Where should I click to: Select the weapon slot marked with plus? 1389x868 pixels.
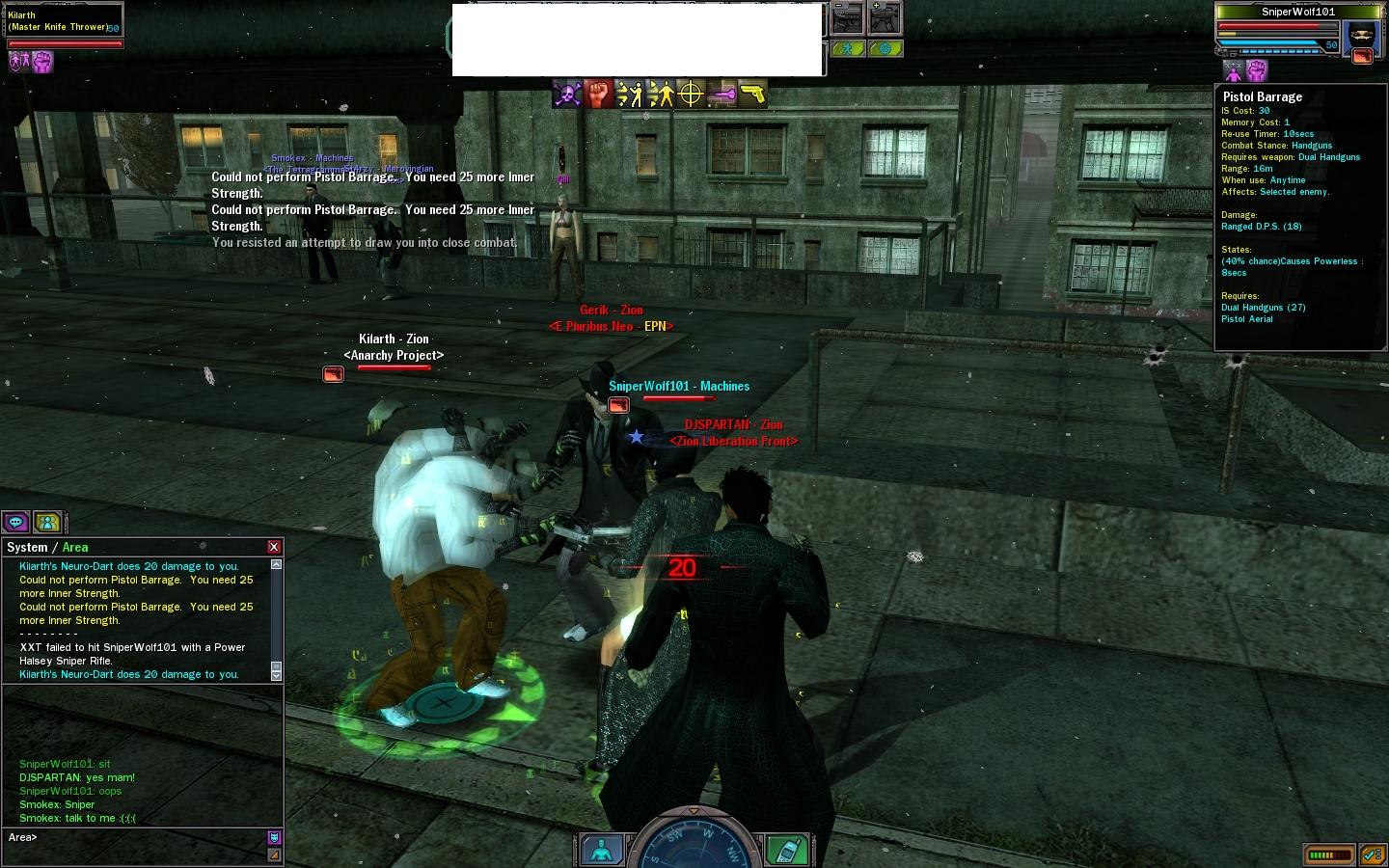(x=885, y=19)
